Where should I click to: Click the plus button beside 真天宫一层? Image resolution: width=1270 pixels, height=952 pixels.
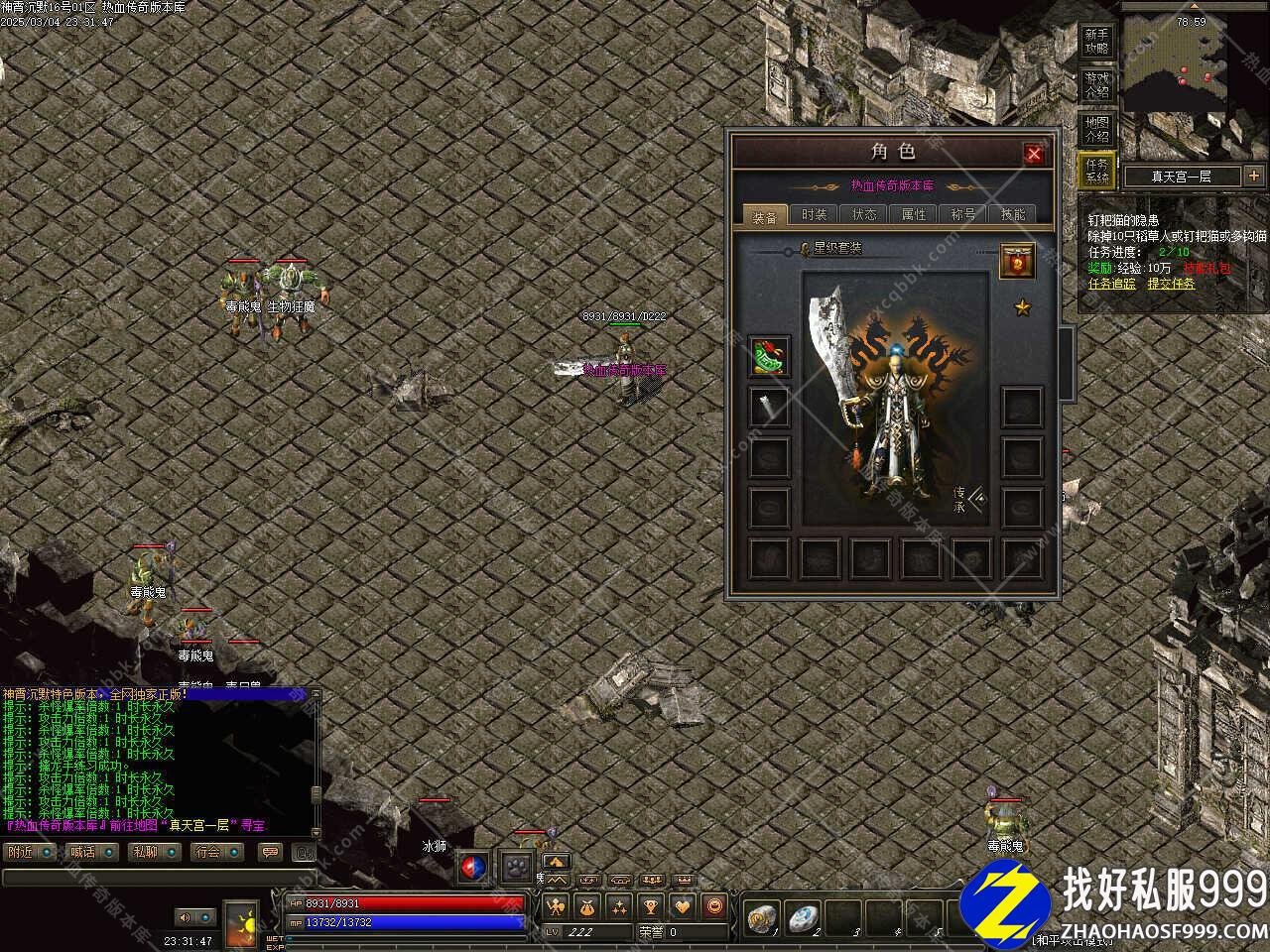pos(1254,177)
